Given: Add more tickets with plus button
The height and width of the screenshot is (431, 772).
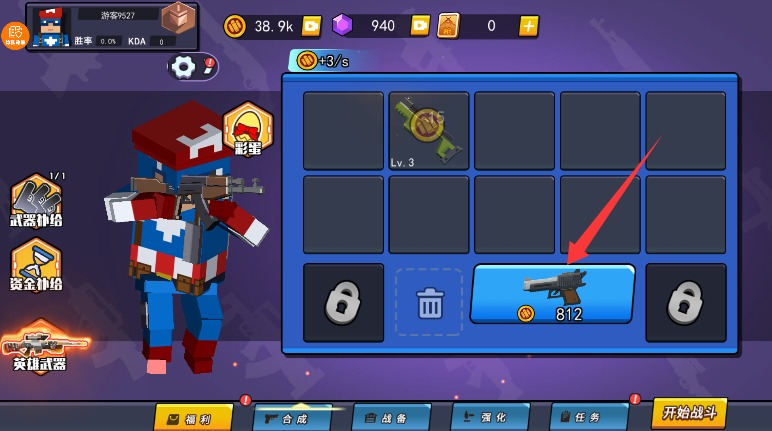Looking at the screenshot, I should (528, 26).
